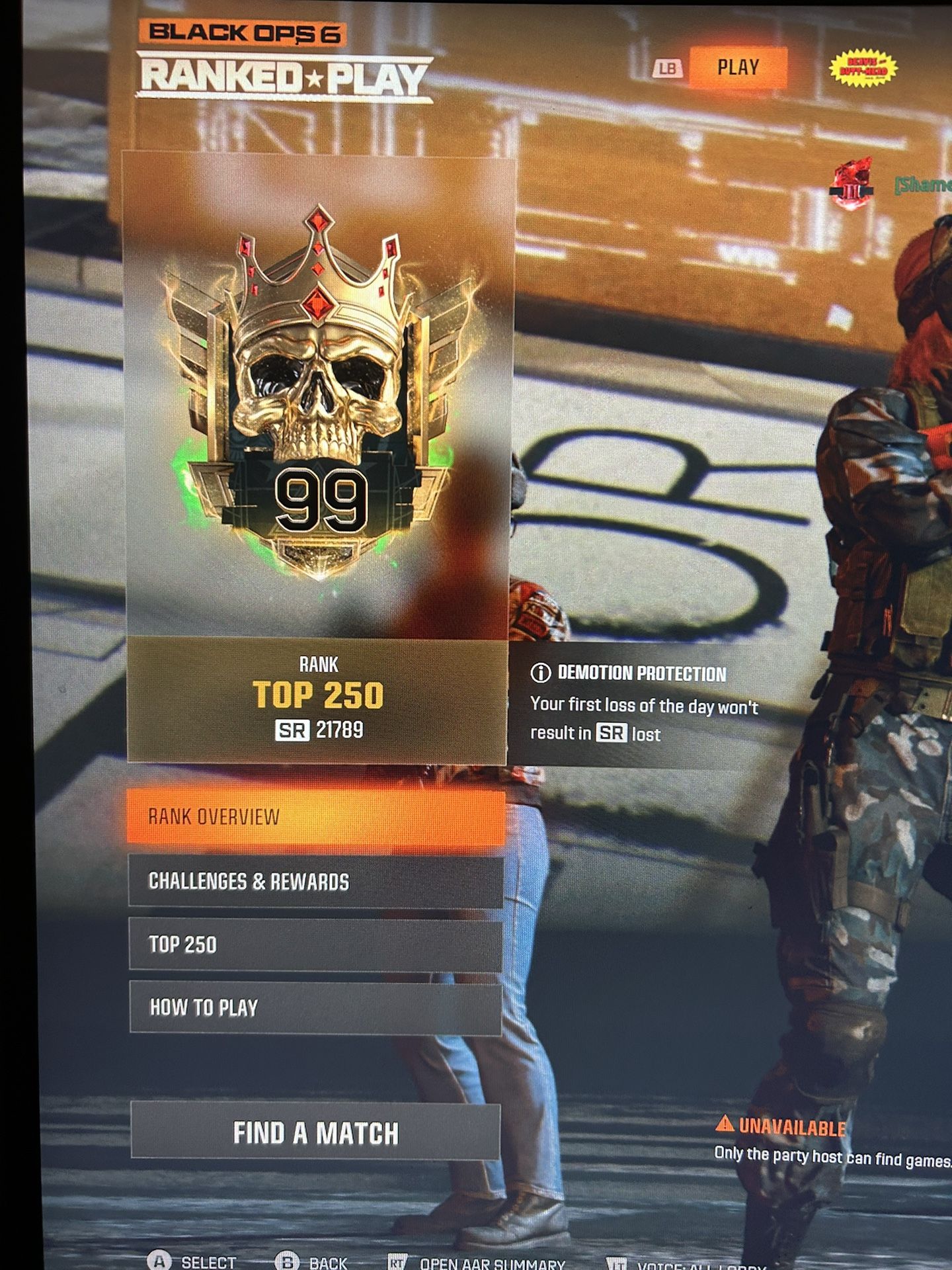Click the SR badge next to 21789
Screen dimensions: 952x1270
[290, 730]
